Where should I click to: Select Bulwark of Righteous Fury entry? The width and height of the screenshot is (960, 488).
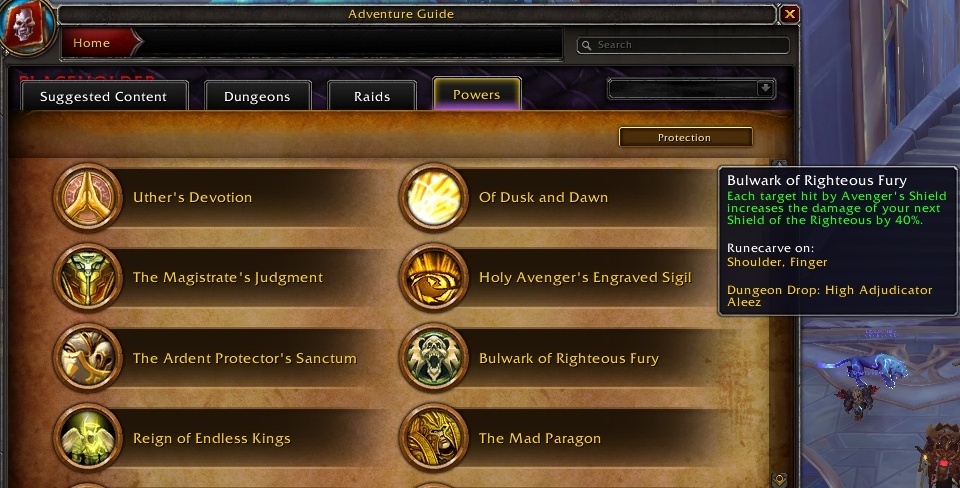[x=568, y=358]
